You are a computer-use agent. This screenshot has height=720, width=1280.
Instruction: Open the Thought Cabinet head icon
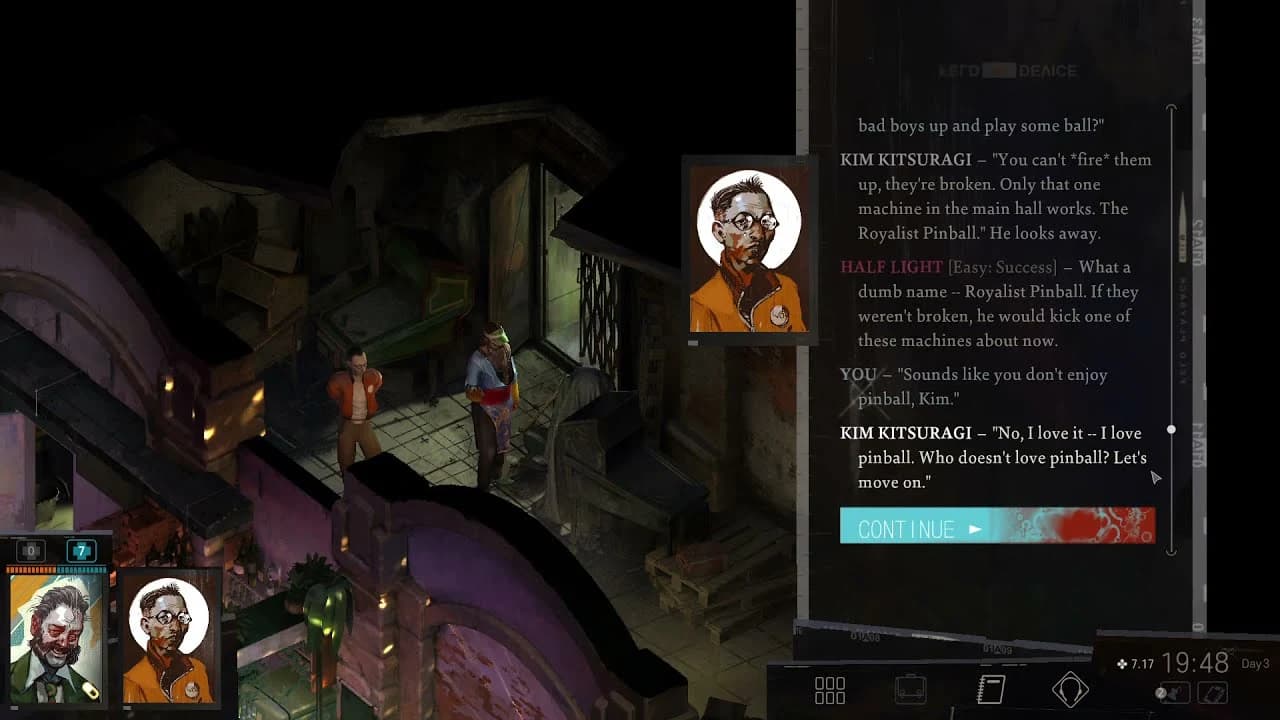pos(1070,690)
